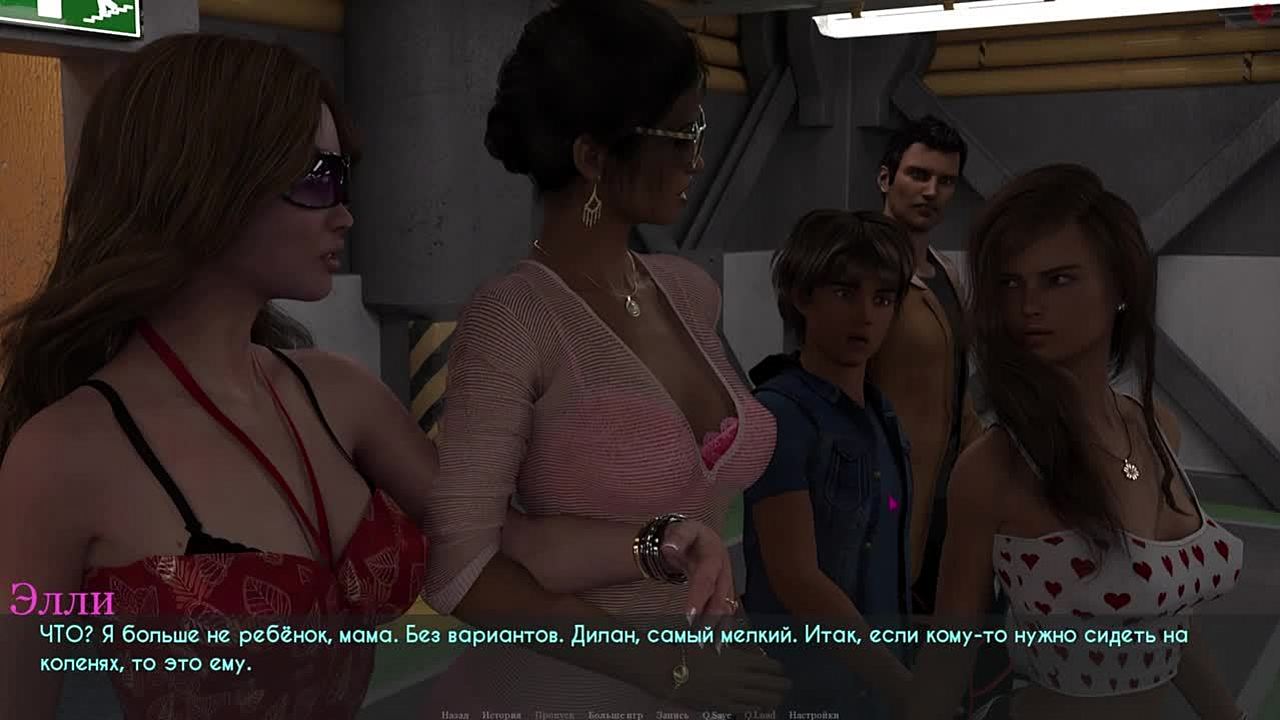
Task: Click the Назад (back) button
Action: click(x=455, y=715)
